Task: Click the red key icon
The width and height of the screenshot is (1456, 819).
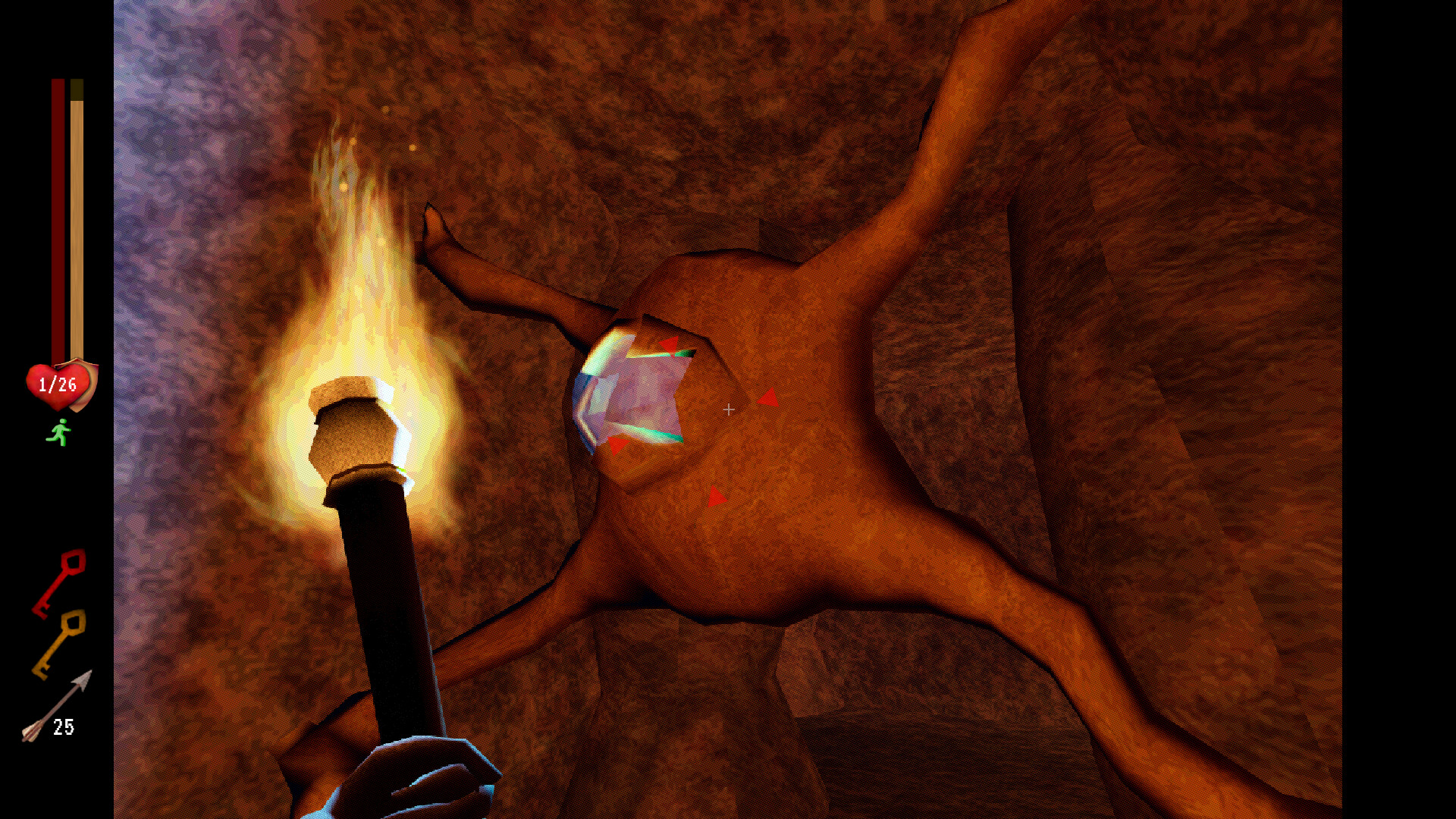Action: click(x=58, y=582)
